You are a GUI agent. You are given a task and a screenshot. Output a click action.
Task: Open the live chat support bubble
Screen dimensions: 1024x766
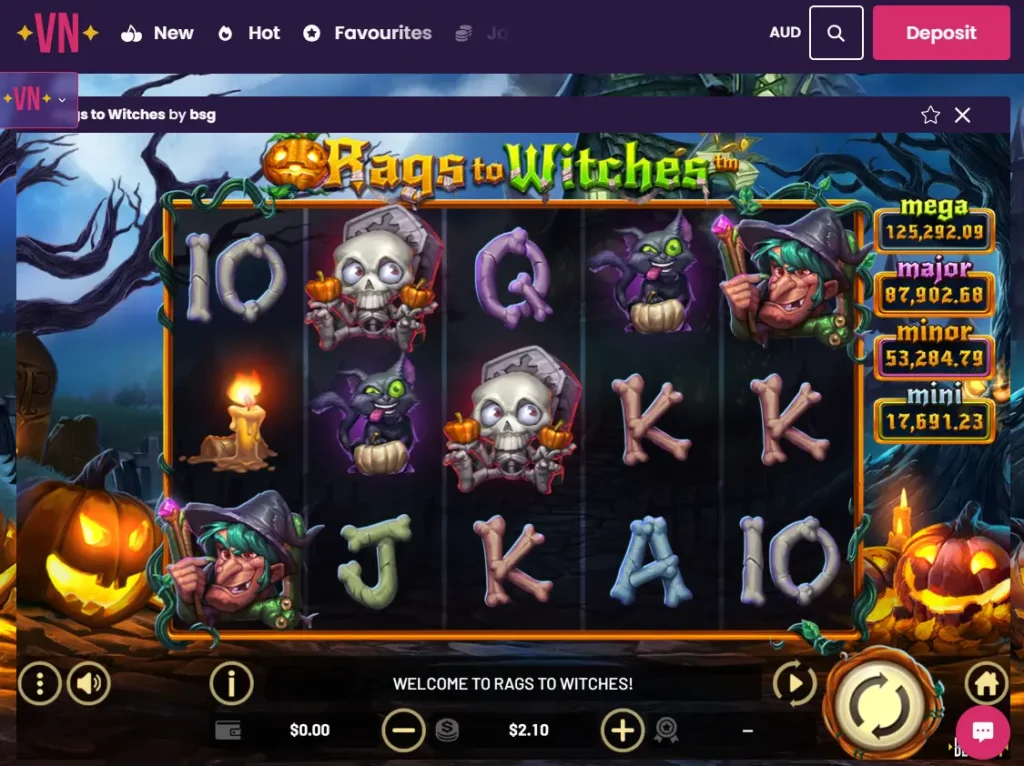[x=983, y=733]
